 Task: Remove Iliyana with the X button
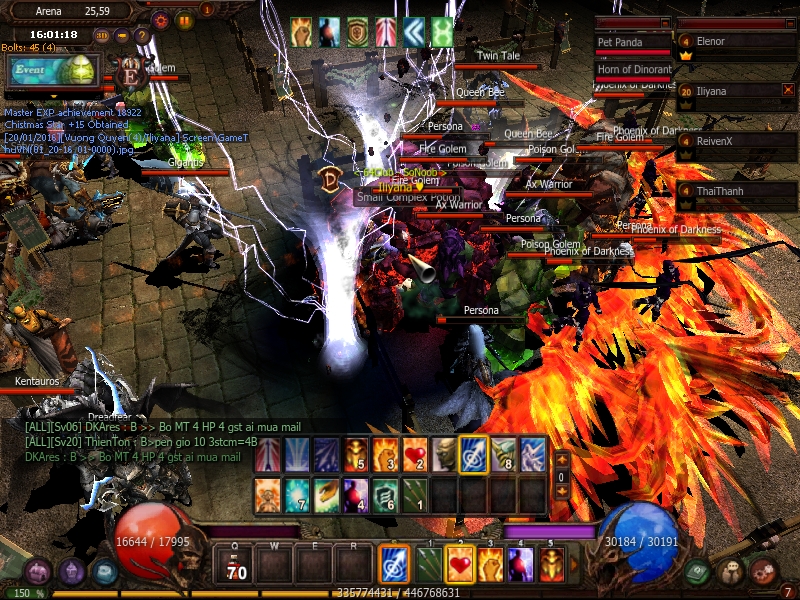[x=788, y=90]
